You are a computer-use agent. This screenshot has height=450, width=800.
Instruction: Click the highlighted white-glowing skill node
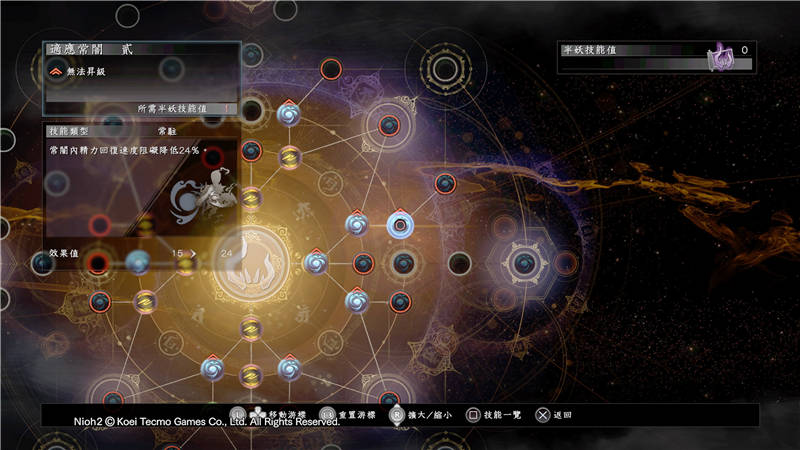coord(400,226)
